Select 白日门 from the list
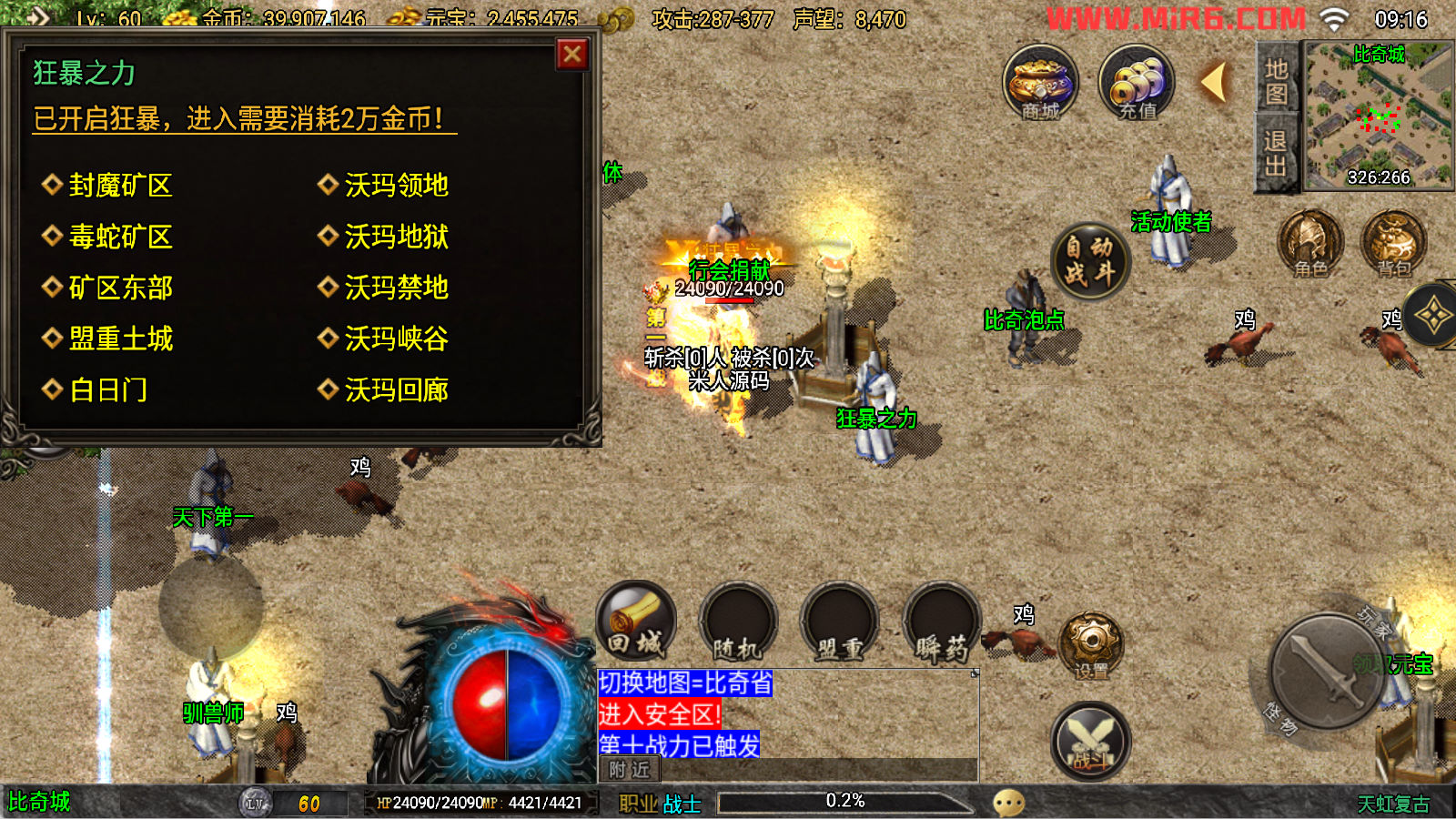The image size is (1456, 819). point(107,390)
